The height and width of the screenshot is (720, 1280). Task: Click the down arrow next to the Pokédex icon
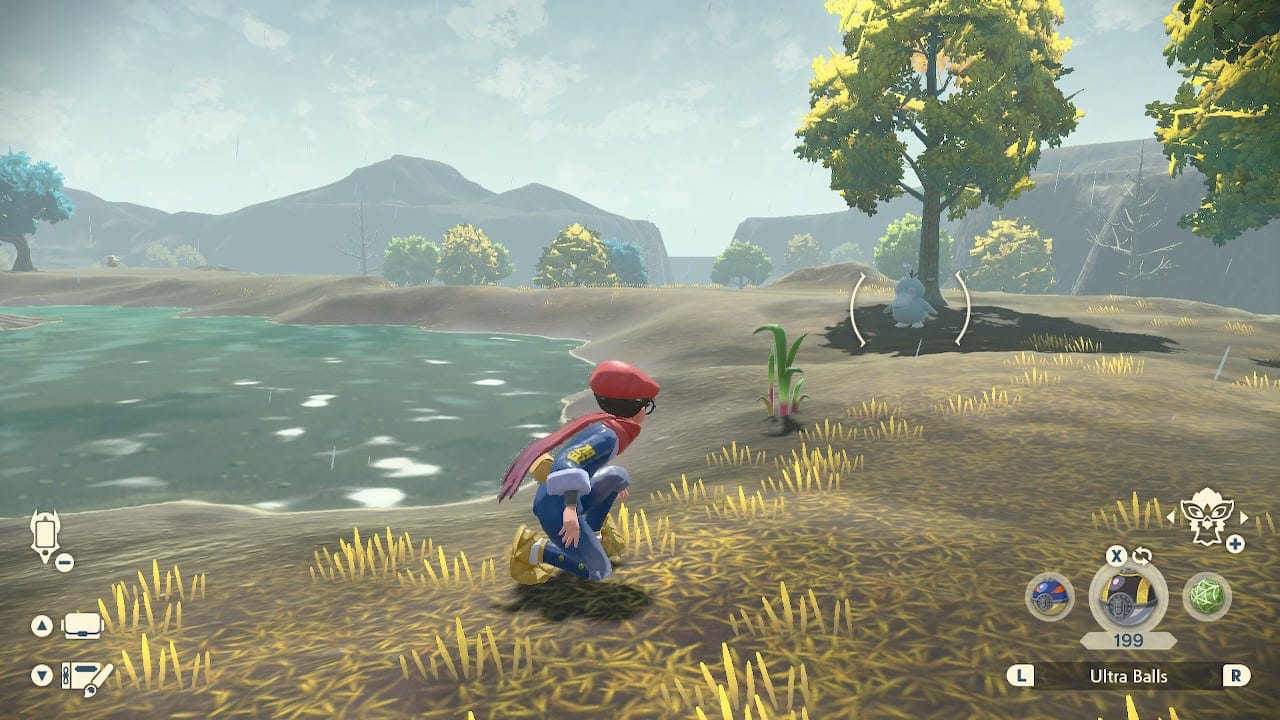(41, 673)
